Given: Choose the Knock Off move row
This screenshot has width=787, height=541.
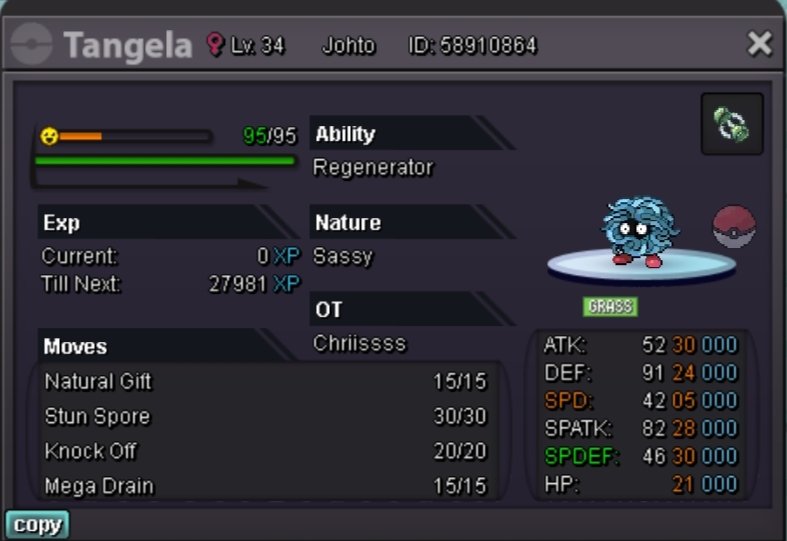Looking at the screenshot, I should point(265,451).
